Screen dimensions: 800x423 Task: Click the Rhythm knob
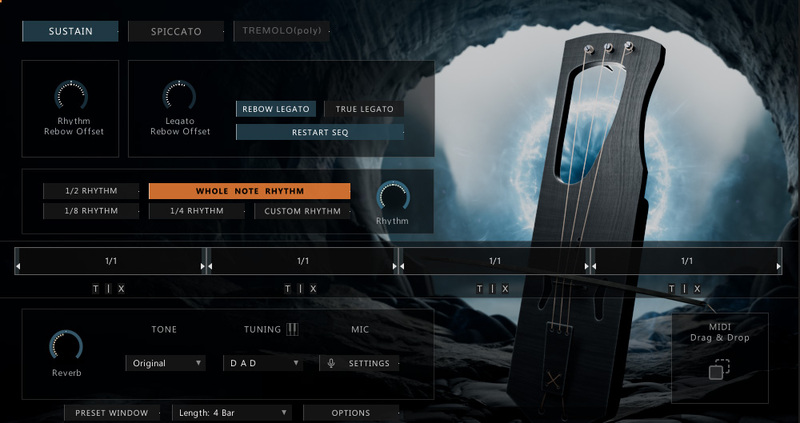tap(392, 196)
